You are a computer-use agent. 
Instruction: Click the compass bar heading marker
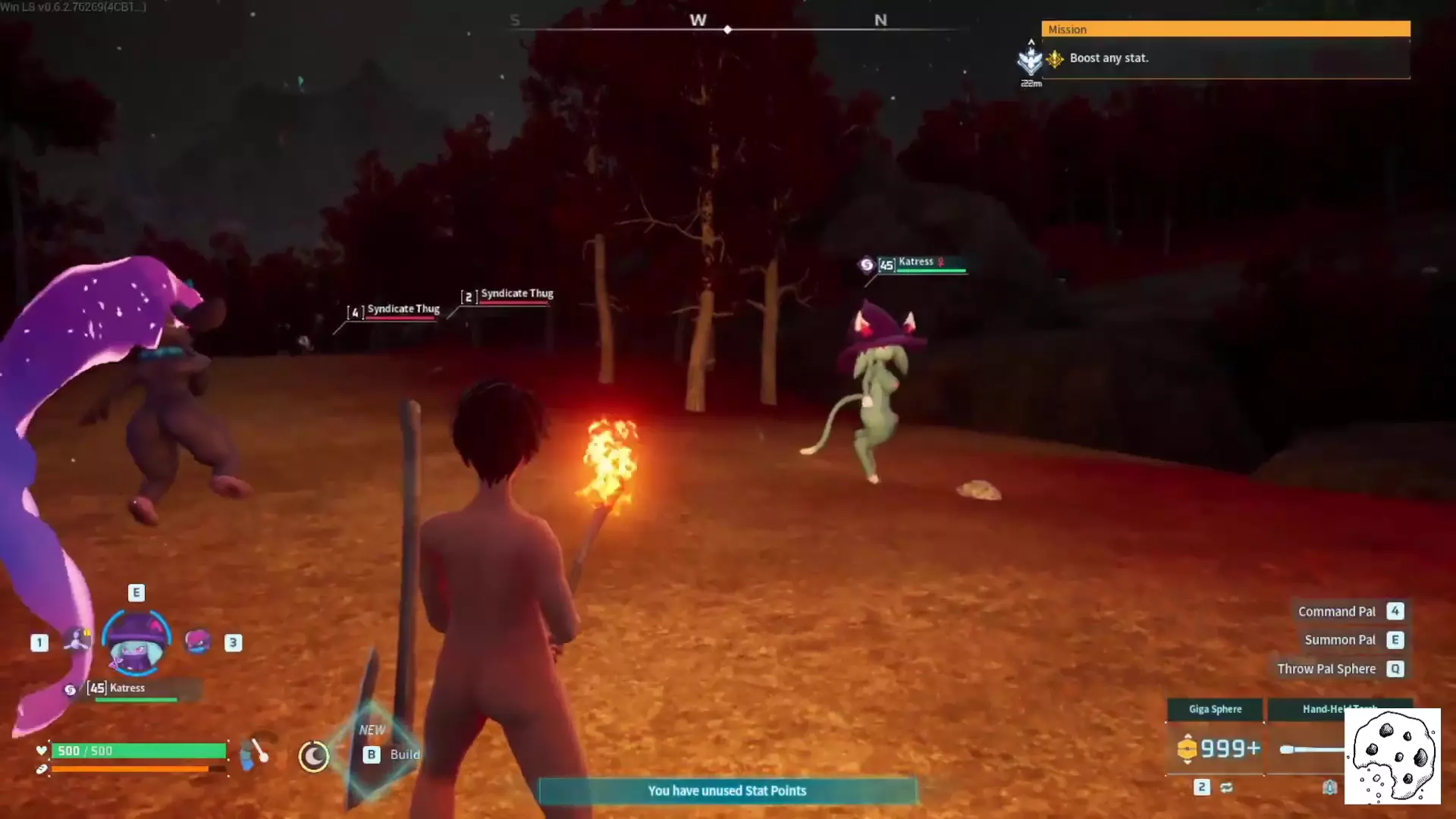click(x=727, y=30)
